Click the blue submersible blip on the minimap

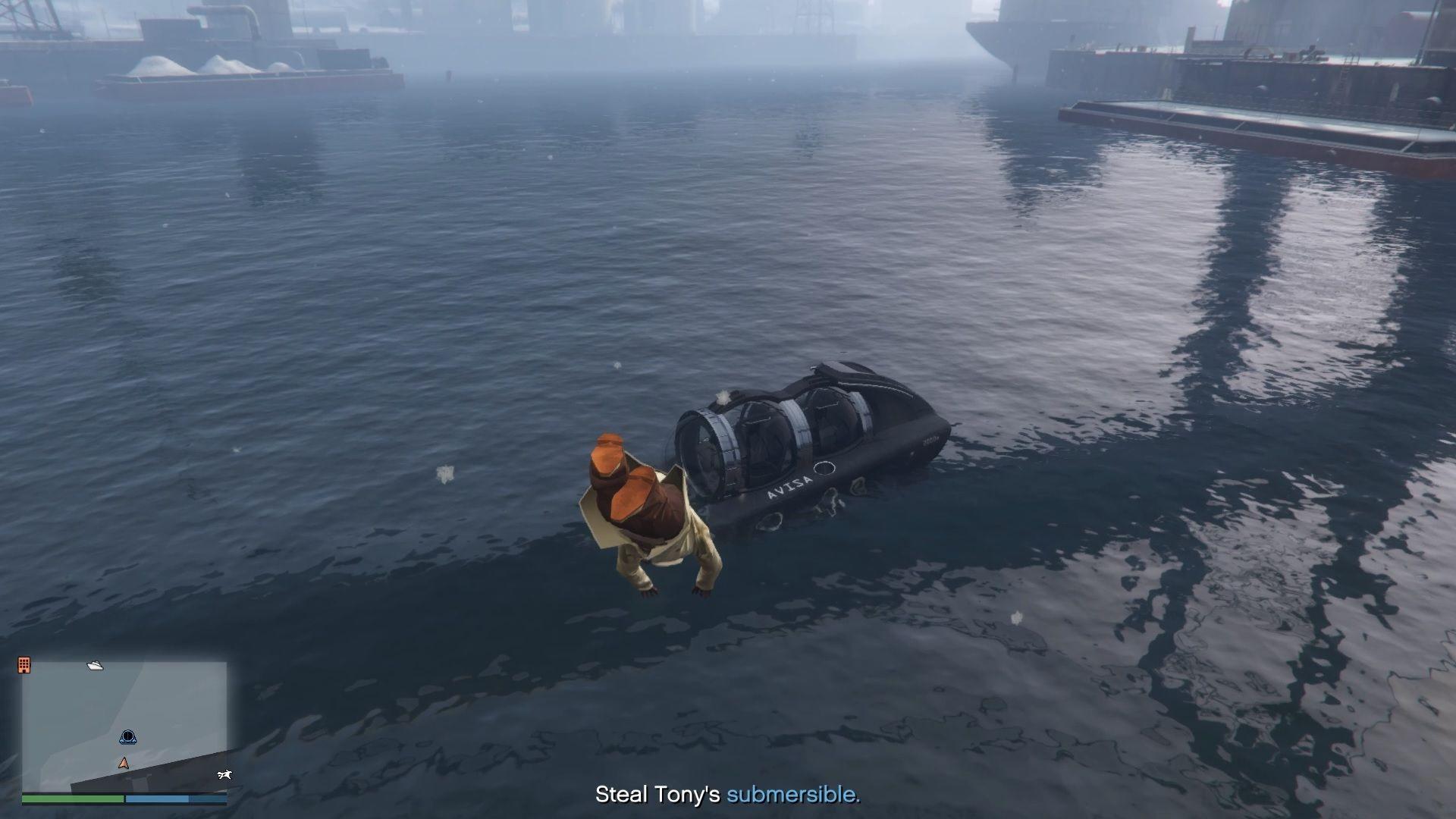(127, 736)
